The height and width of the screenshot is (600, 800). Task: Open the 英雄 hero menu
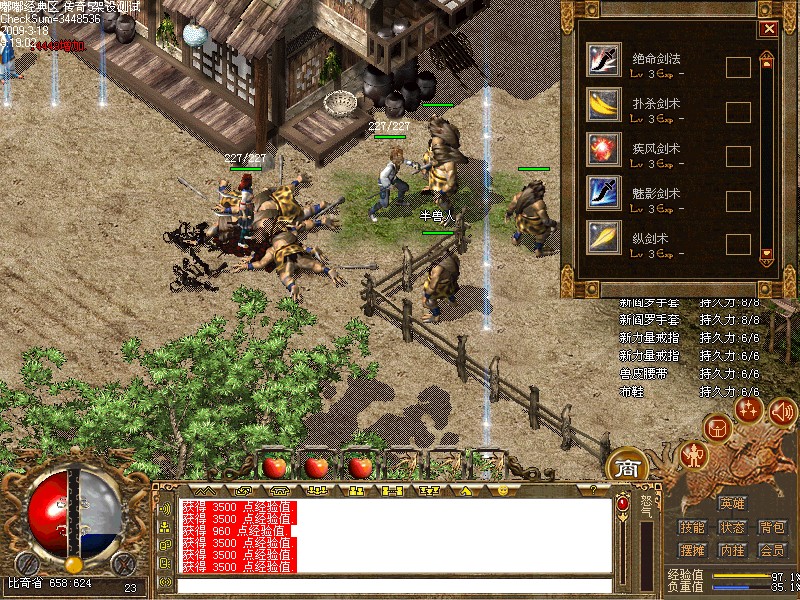[x=732, y=503]
